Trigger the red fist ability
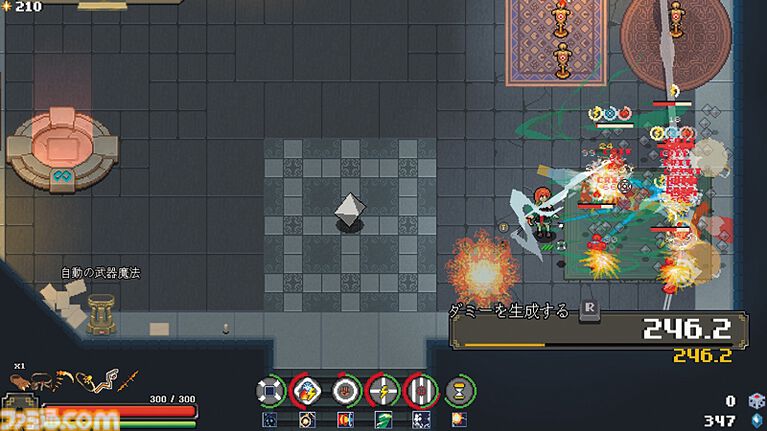Viewport: 767px width, 431px height. (345, 389)
